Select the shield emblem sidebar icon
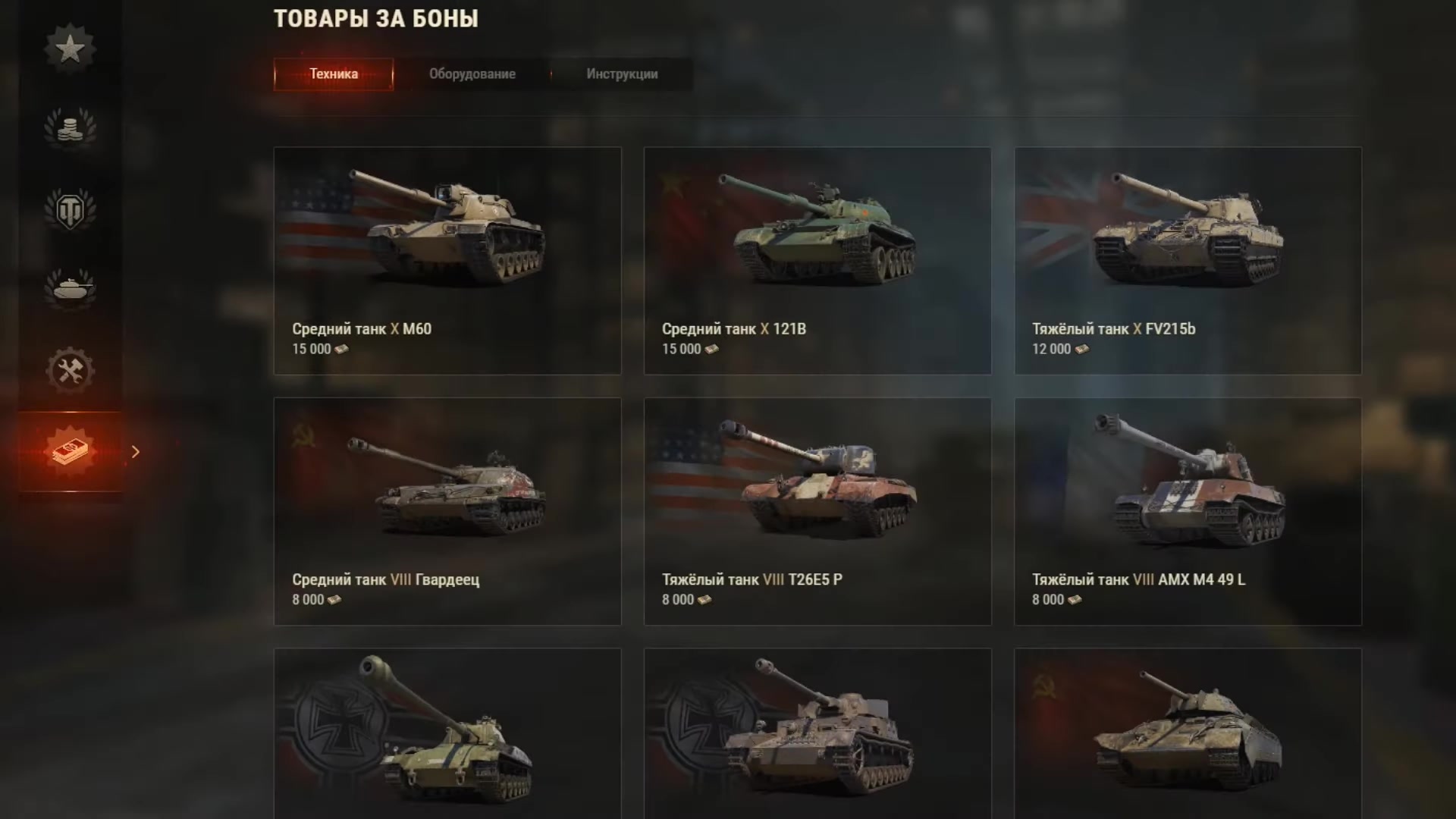Viewport: 1456px width, 819px height. pyautogui.click(x=70, y=210)
